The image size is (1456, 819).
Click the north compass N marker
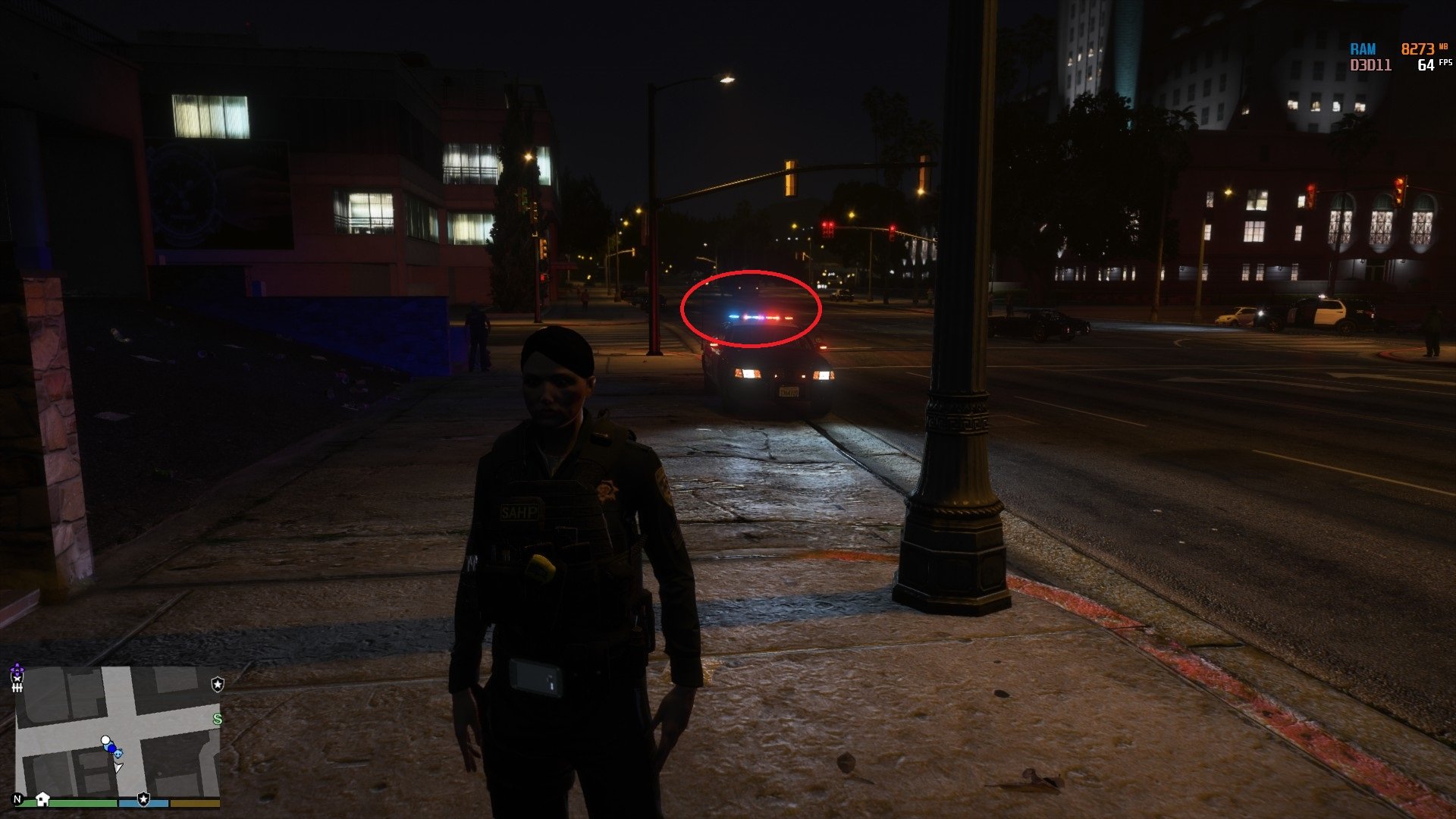pyautogui.click(x=18, y=799)
